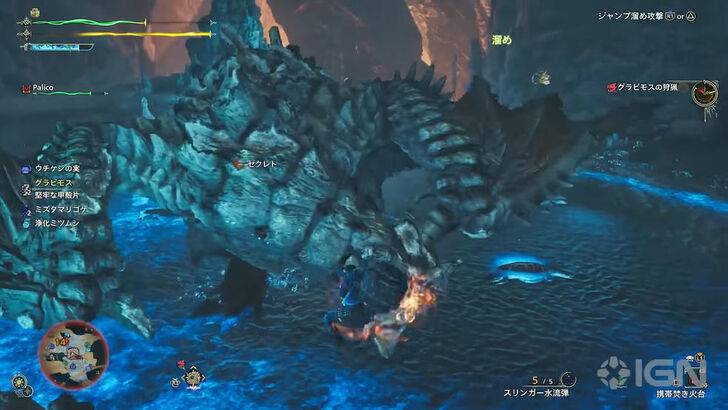Screen dimensions: 728x410
Task: Choose ウチケシの実 in the nearby list
Action: click(57, 171)
